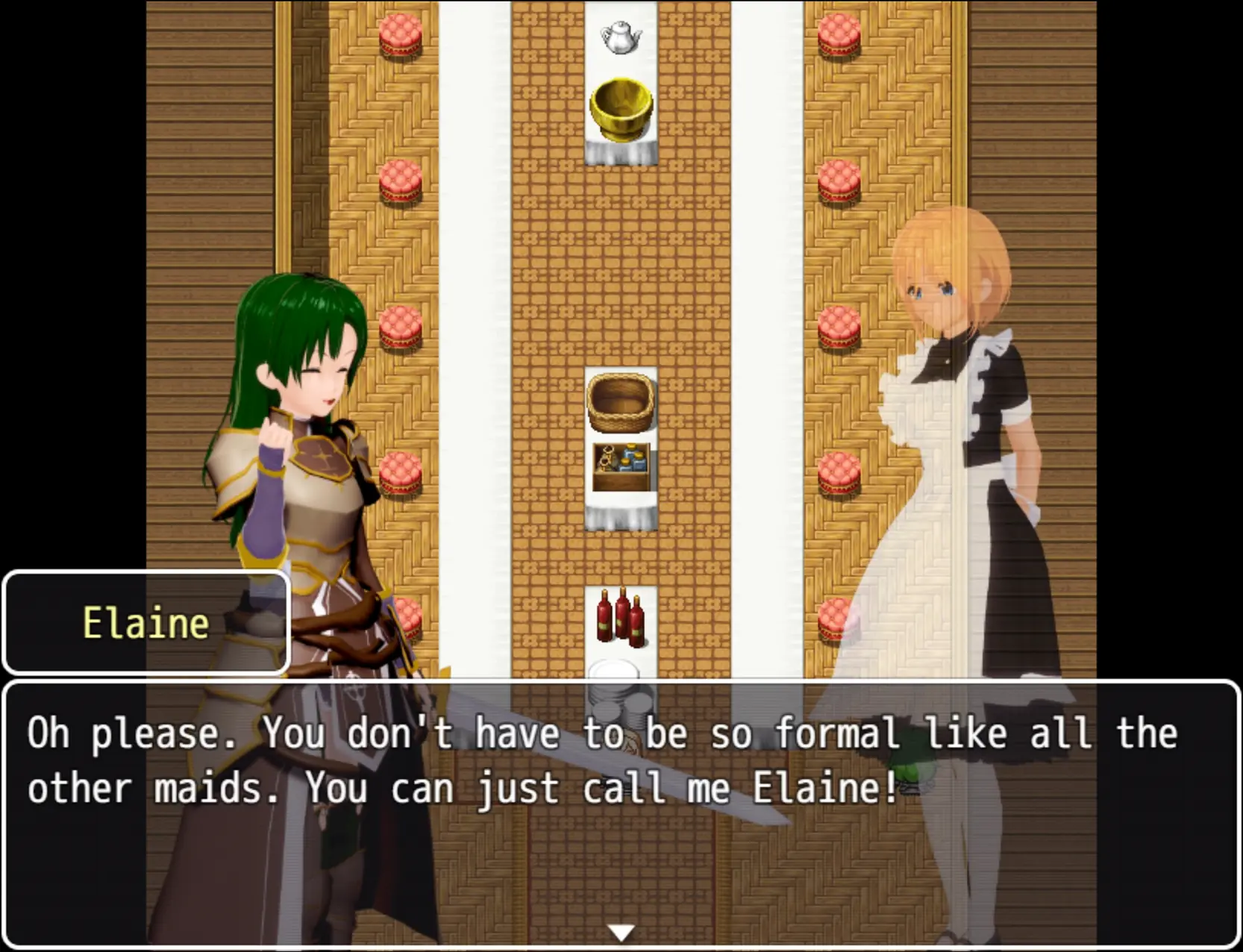Click Elaine's dialogue message box
The image size is (1243, 952).
621,813
